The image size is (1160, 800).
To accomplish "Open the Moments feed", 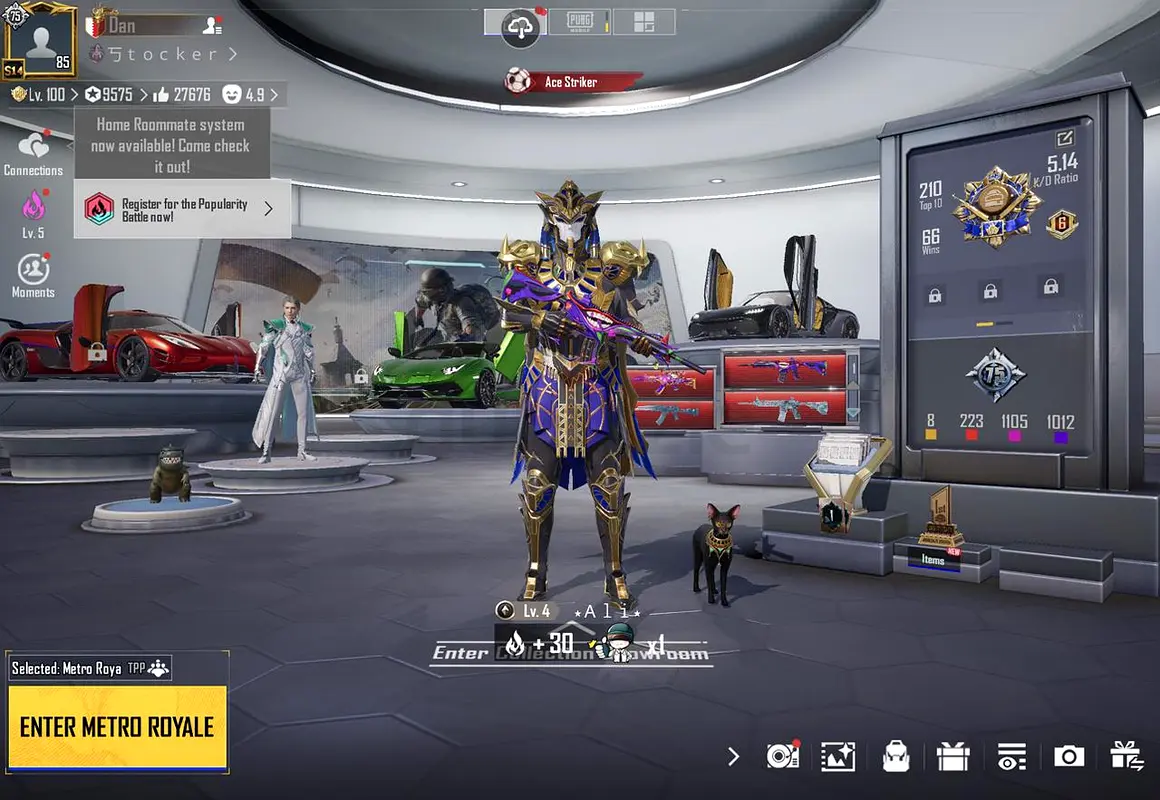I will [33, 272].
